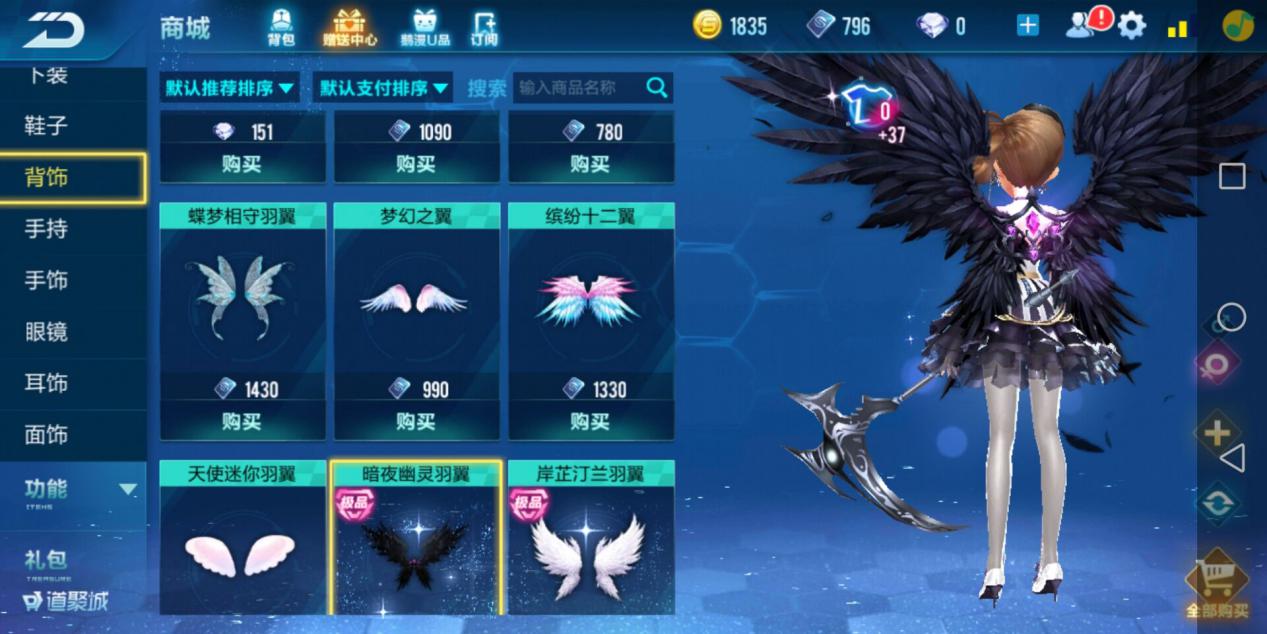Open the 背包 backpack icon

pyautogui.click(x=281, y=27)
